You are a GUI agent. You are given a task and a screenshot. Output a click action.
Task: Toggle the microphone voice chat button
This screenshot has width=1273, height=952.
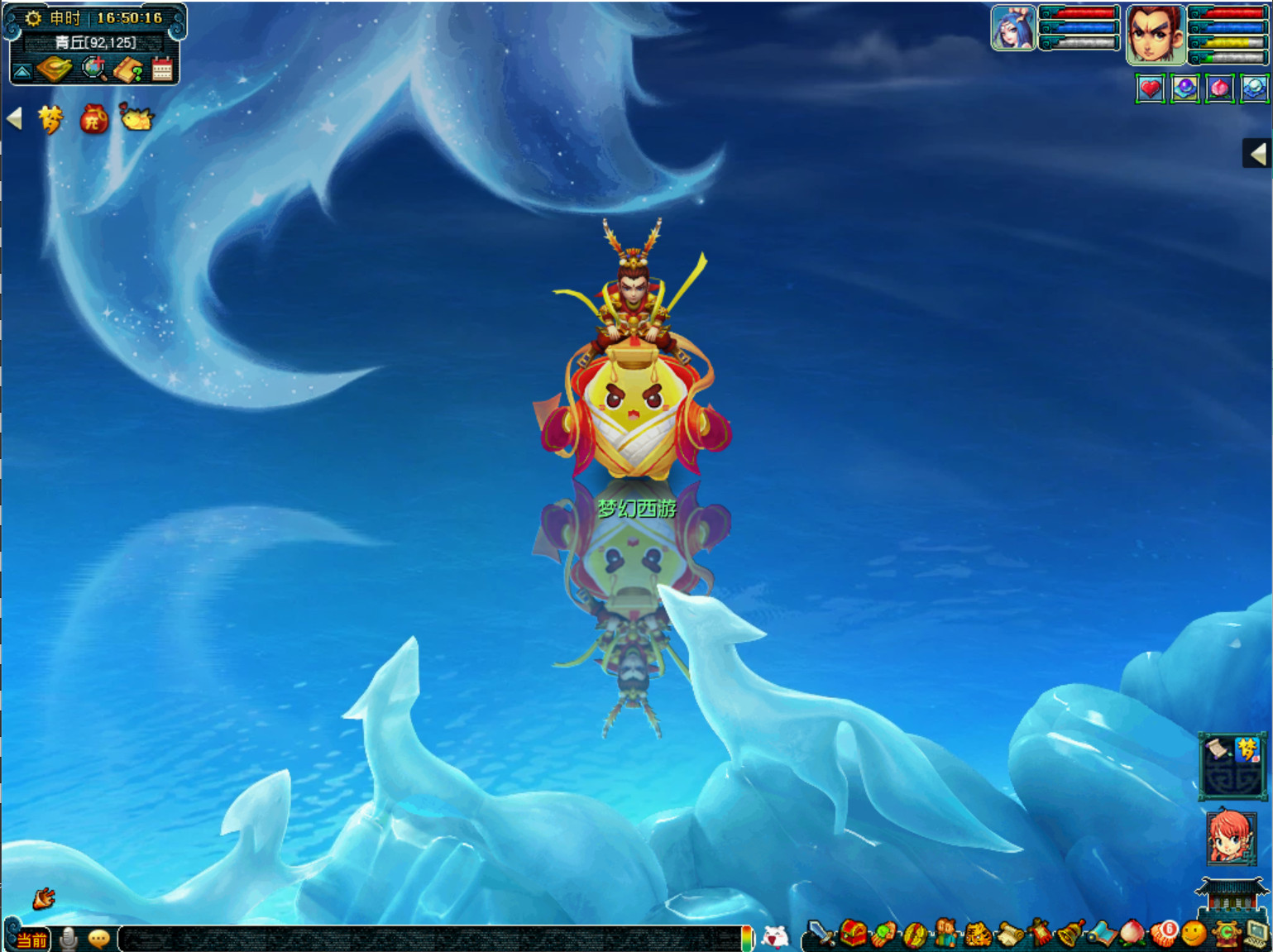[x=69, y=939]
